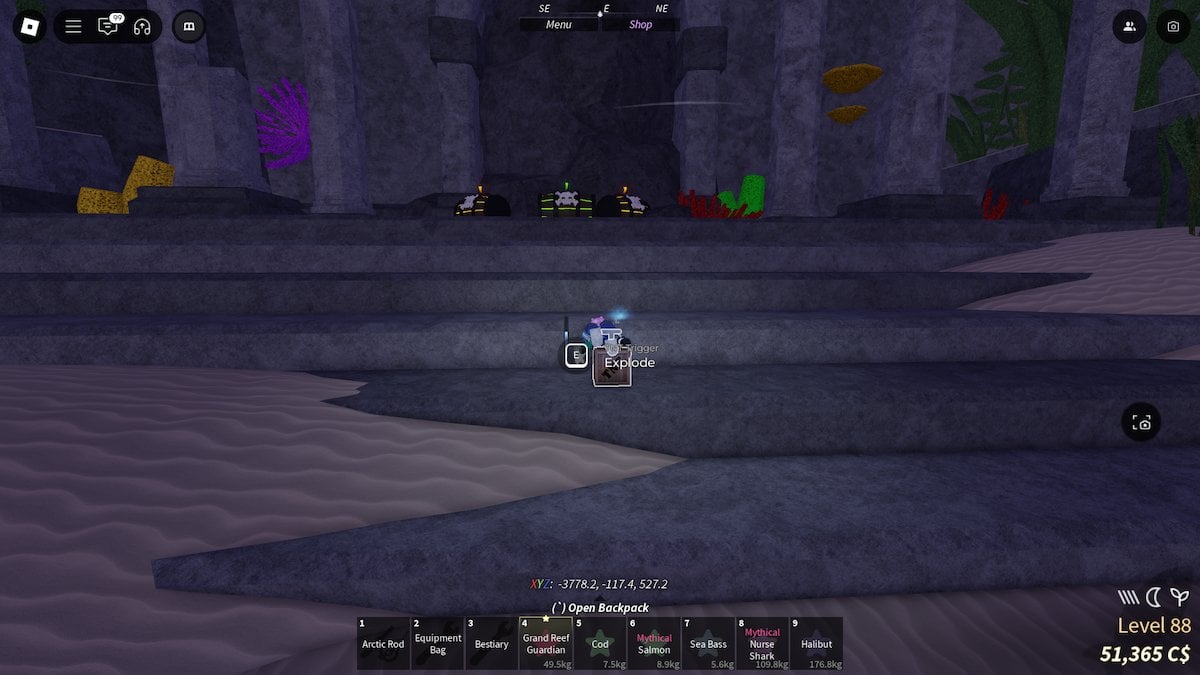Viewport: 1200px width, 675px height.
Task: Equip the Arctic Rod hotbar slot
Action: click(383, 643)
